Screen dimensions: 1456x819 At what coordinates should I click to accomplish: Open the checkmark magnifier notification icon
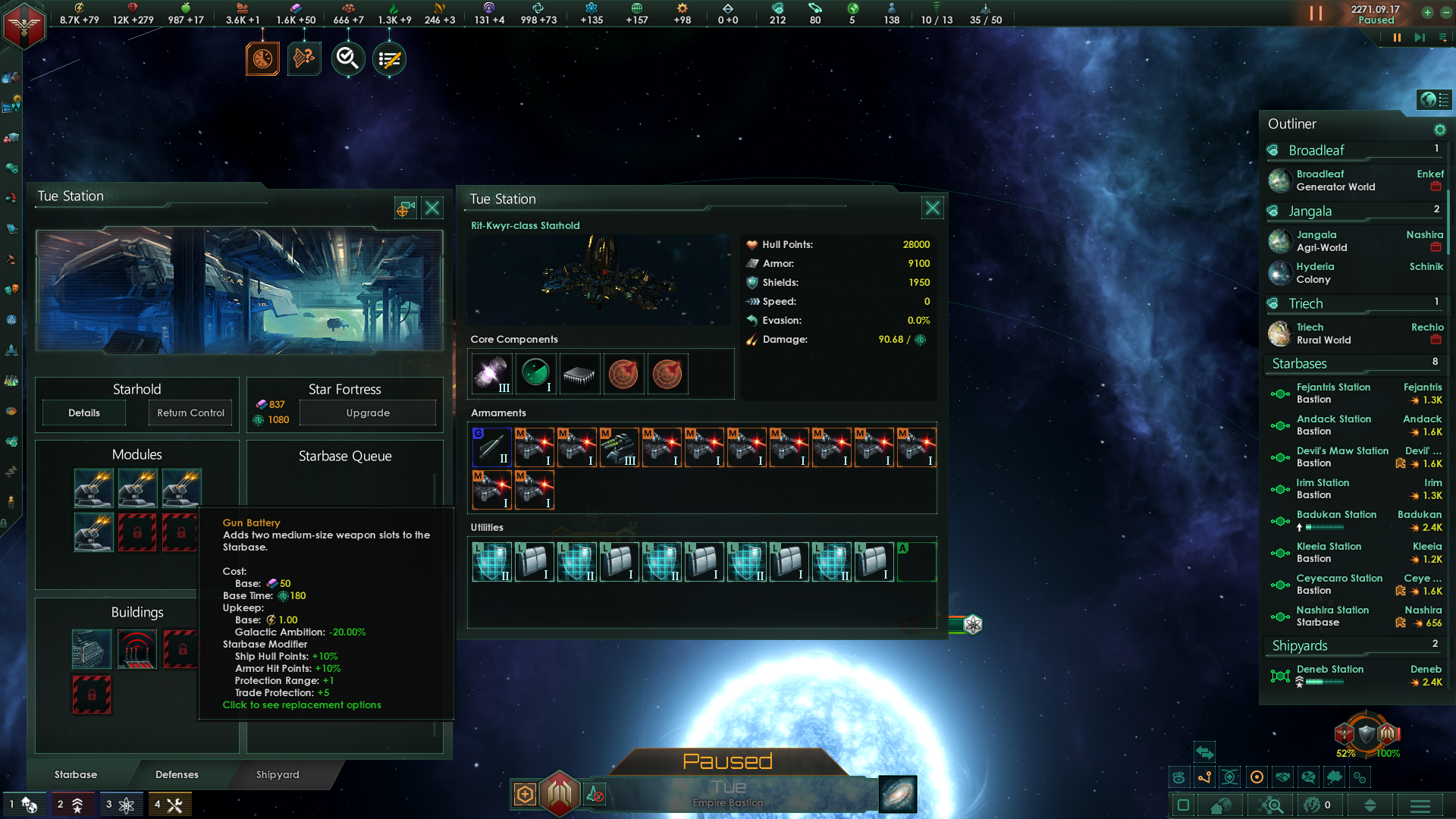pyautogui.click(x=347, y=58)
